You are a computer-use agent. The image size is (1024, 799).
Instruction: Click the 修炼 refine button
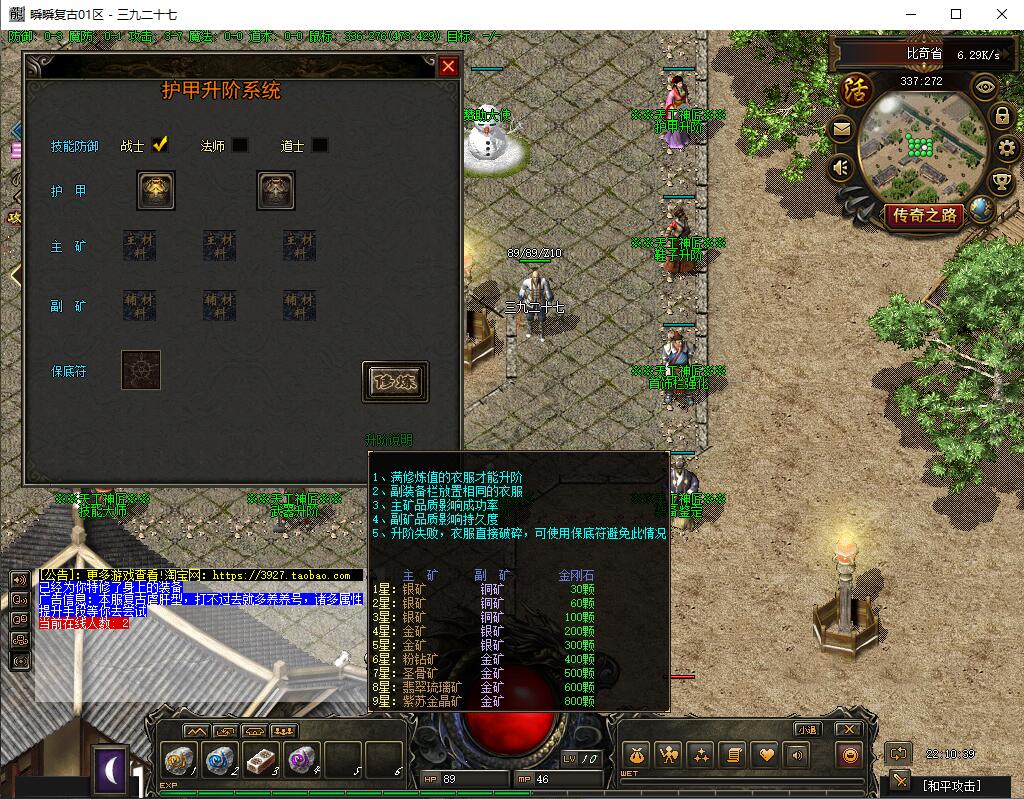point(395,382)
